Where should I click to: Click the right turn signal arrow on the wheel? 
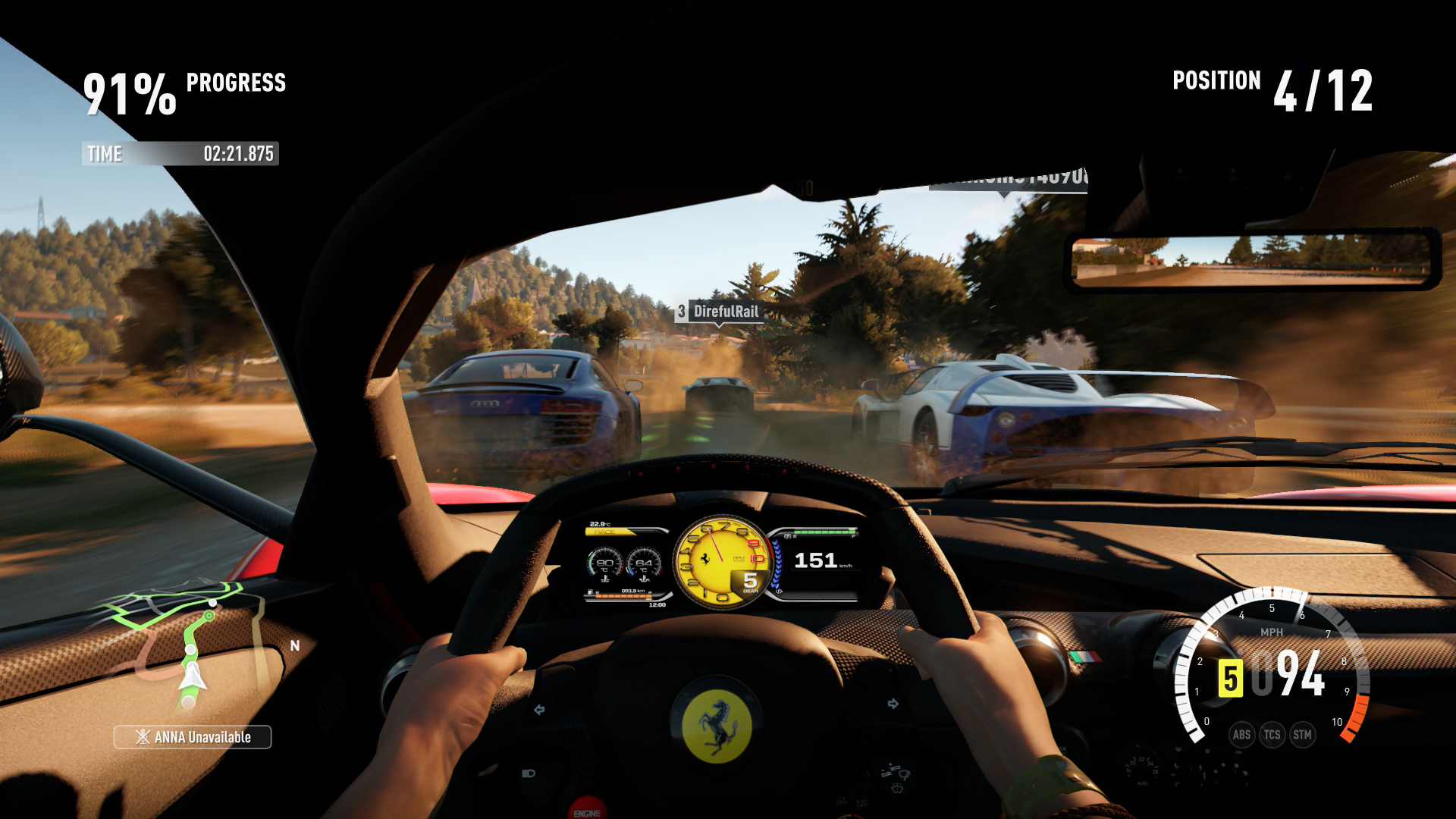[893, 703]
